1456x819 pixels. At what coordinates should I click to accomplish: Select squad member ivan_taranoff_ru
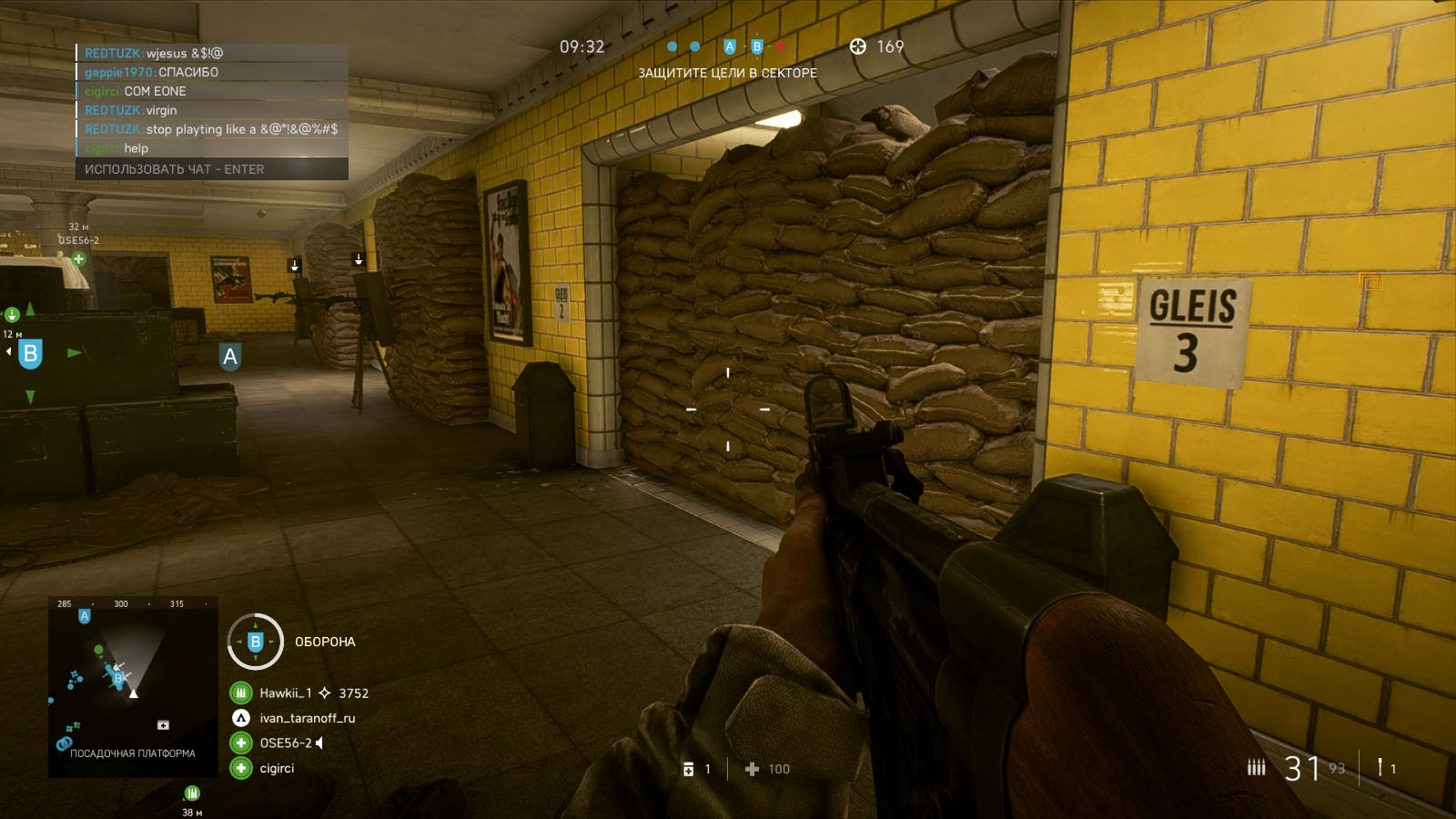point(307,718)
